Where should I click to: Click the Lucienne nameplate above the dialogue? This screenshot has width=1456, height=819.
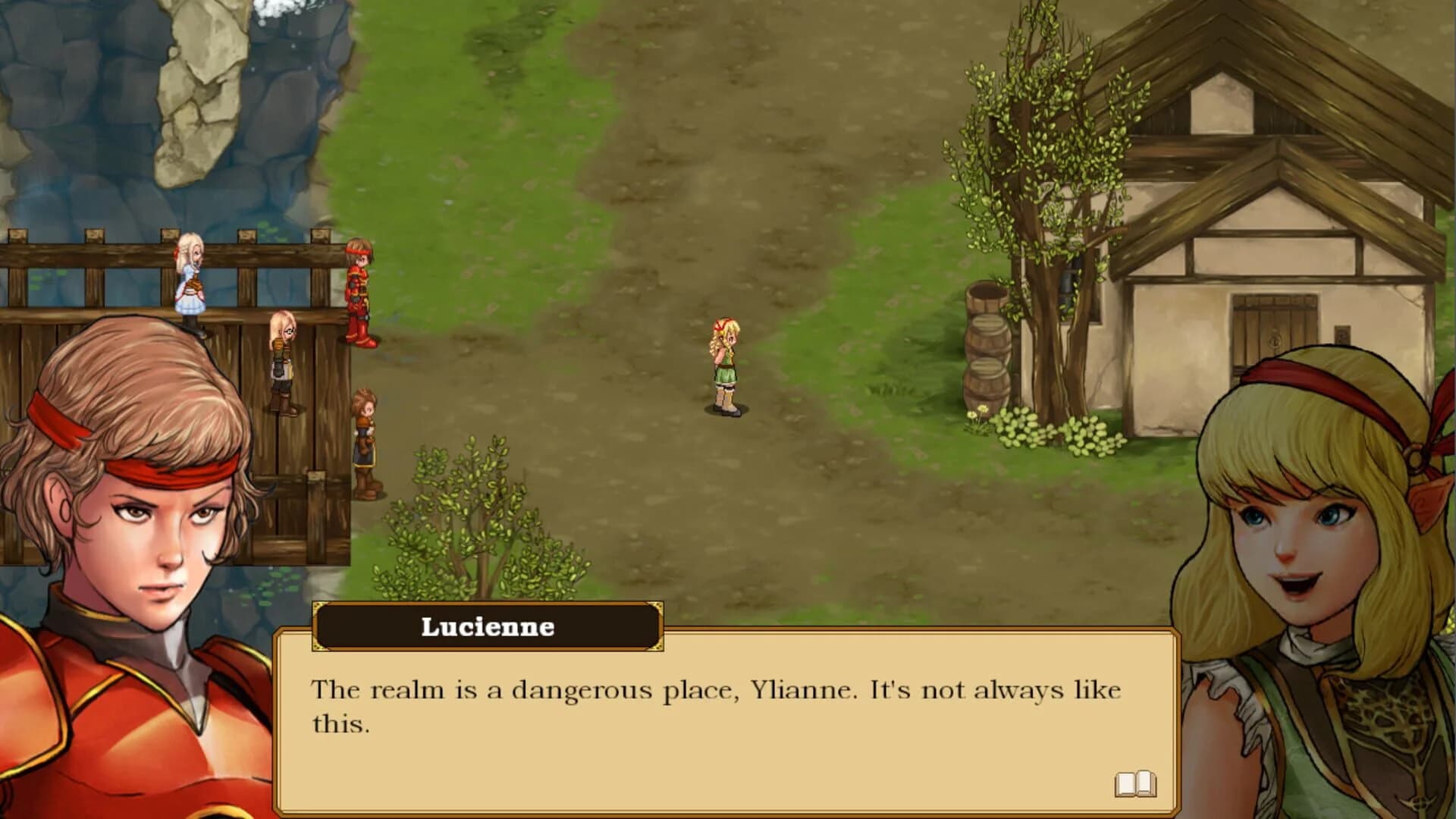coord(488,626)
